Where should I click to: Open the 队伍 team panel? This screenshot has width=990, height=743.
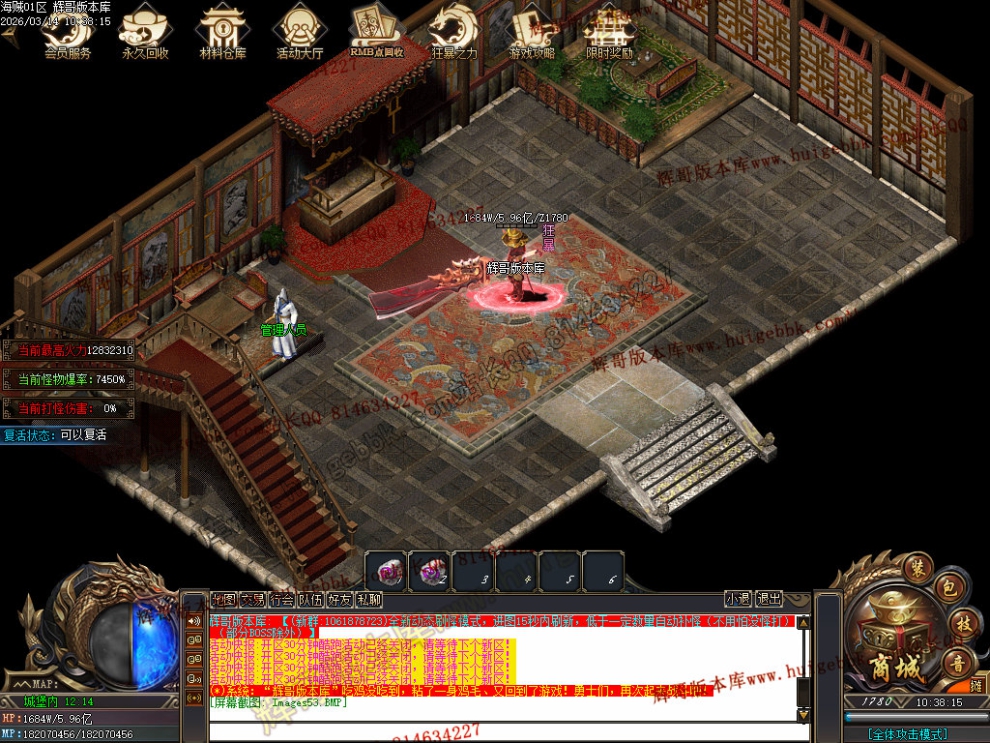click(311, 600)
